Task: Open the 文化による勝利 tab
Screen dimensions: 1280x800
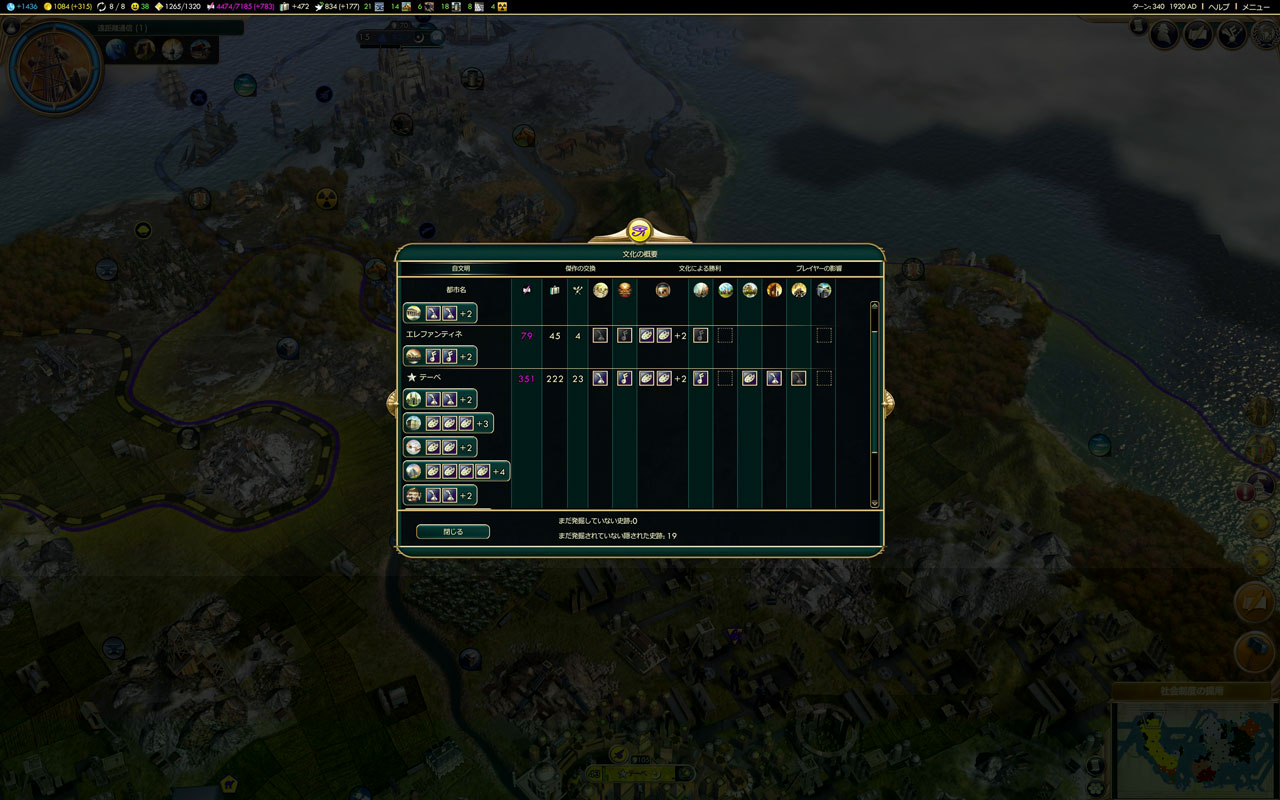Action: tap(700, 269)
